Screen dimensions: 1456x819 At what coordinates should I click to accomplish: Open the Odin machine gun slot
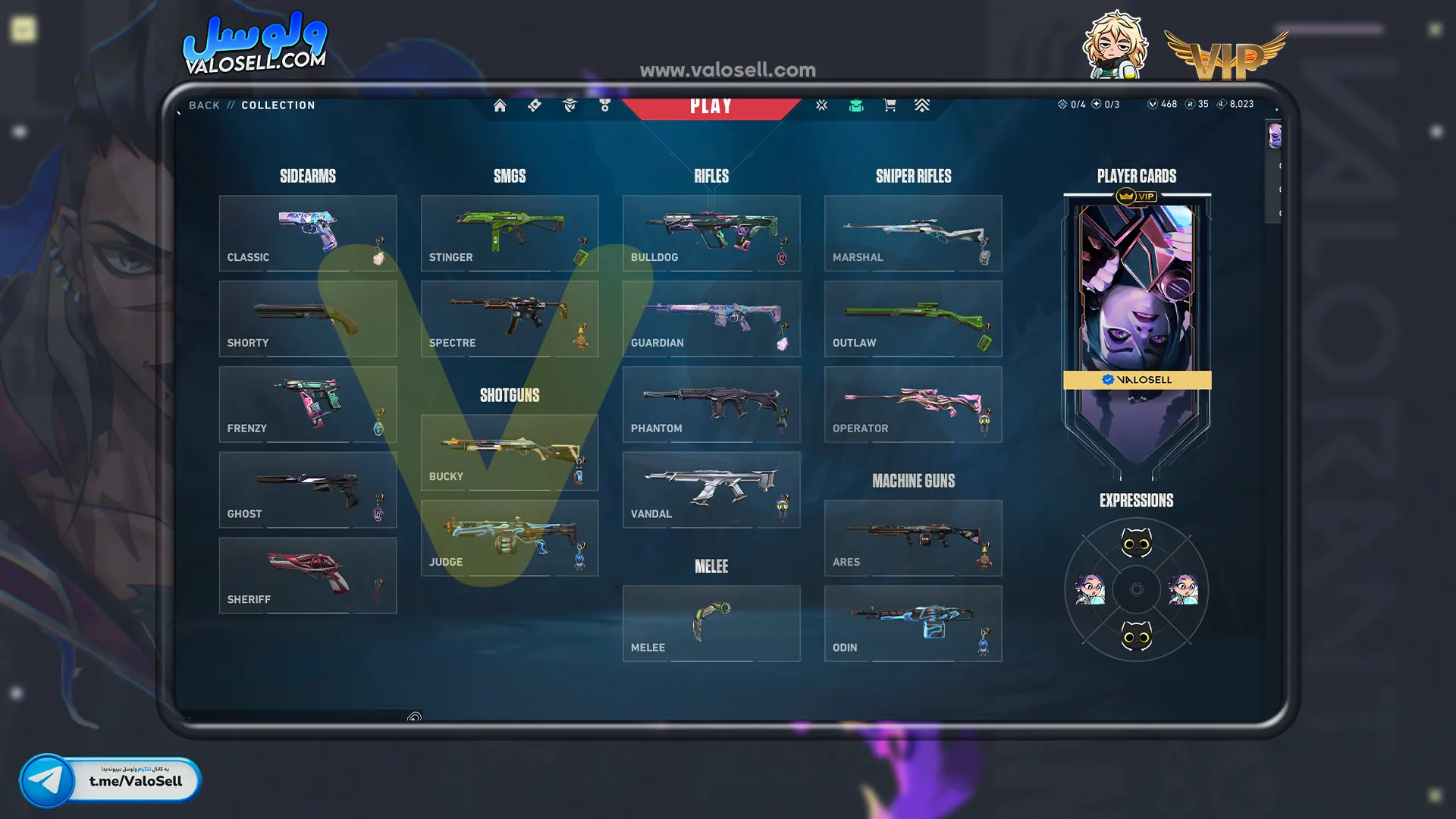point(912,623)
